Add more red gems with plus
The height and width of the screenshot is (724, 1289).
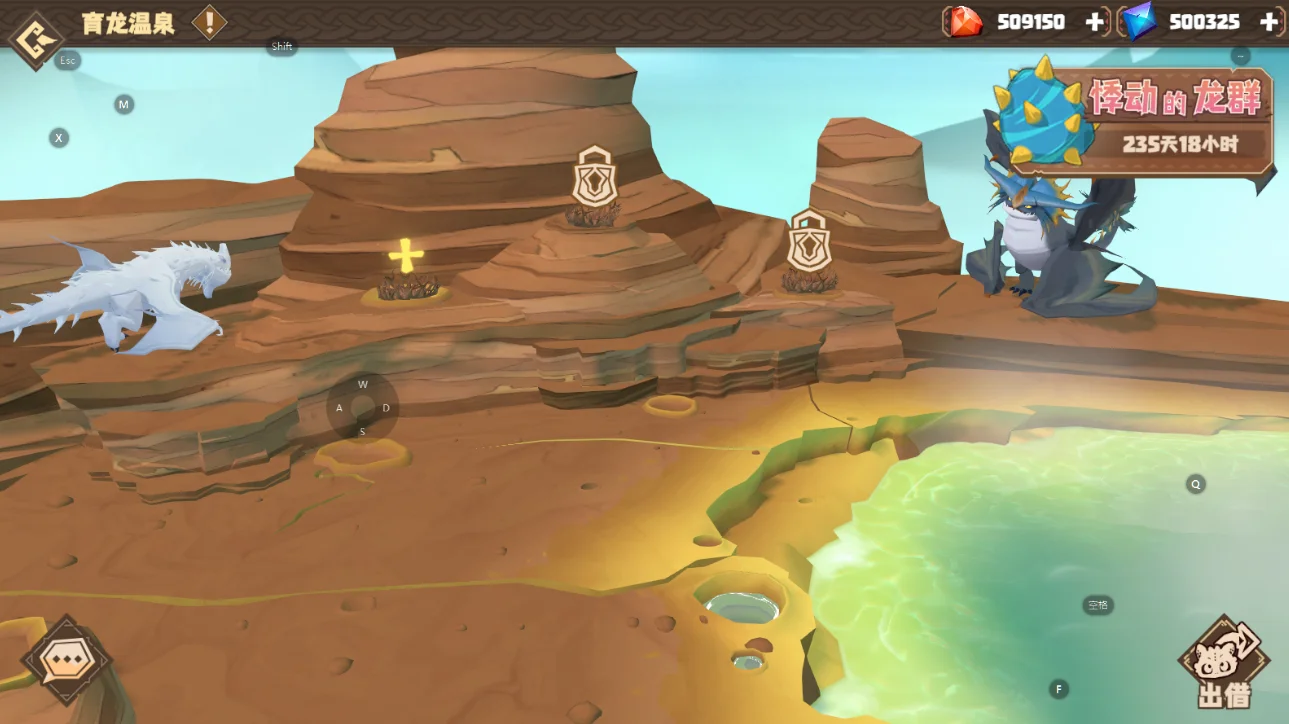click(x=1095, y=22)
